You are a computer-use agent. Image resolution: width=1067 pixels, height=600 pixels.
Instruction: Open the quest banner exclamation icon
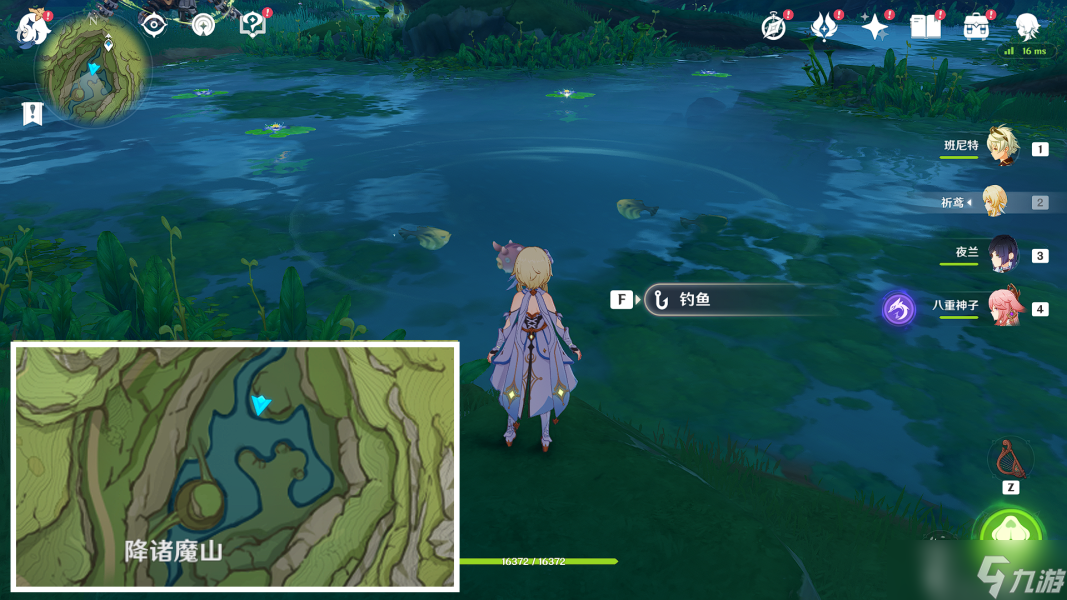33,114
